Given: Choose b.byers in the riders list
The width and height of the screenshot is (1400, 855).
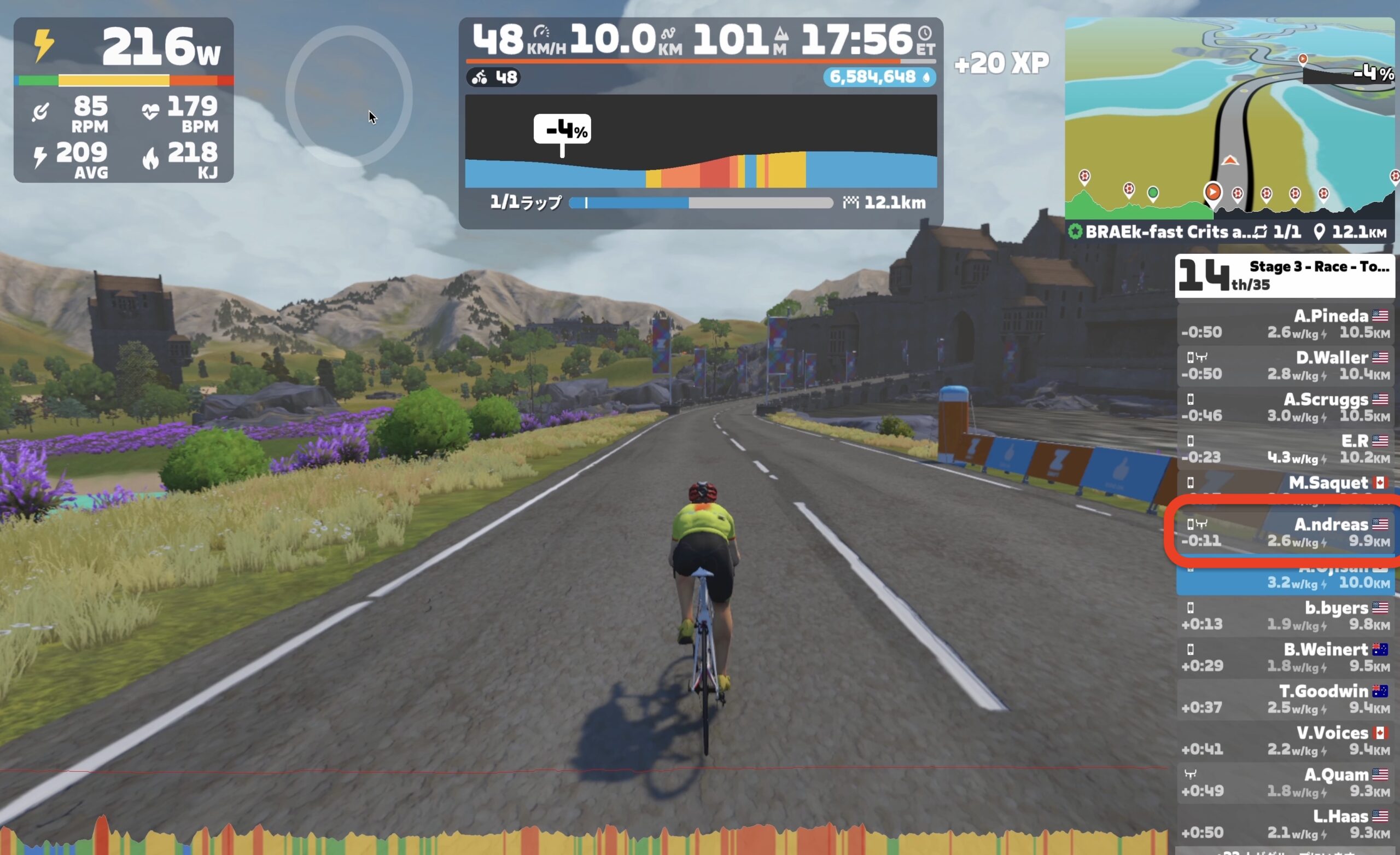Looking at the screenshot, I should (x=1285, y=615).
